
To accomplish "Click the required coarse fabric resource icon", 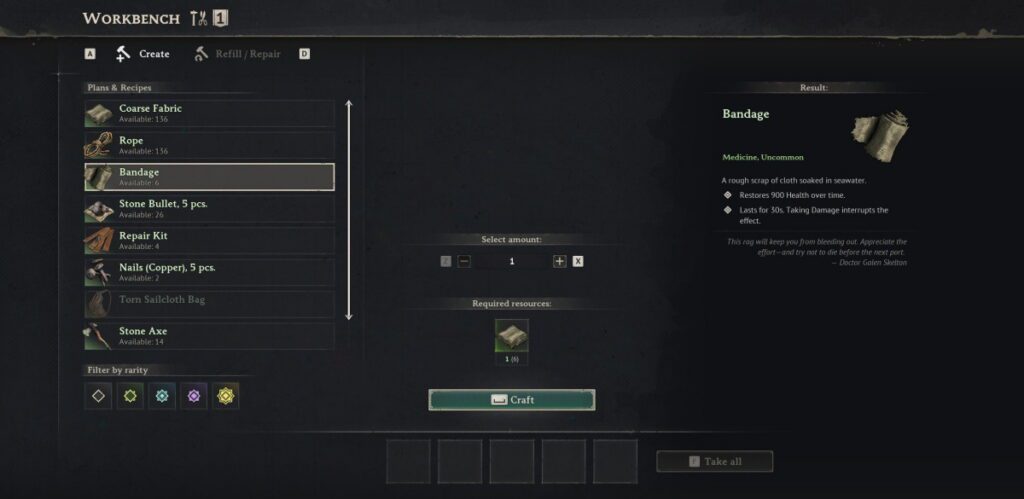I will coord(512,336).
